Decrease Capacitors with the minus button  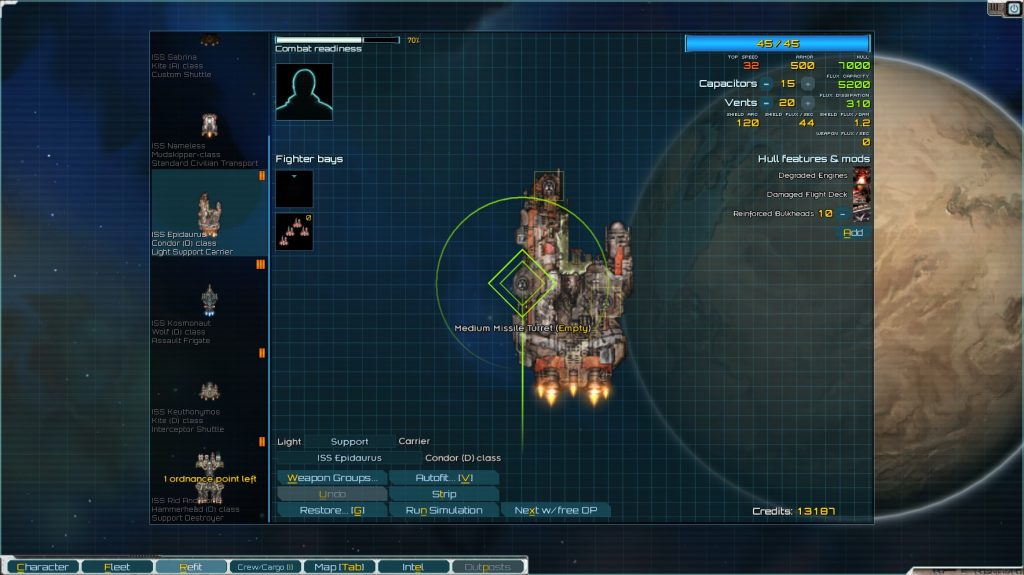pos(766,84)
